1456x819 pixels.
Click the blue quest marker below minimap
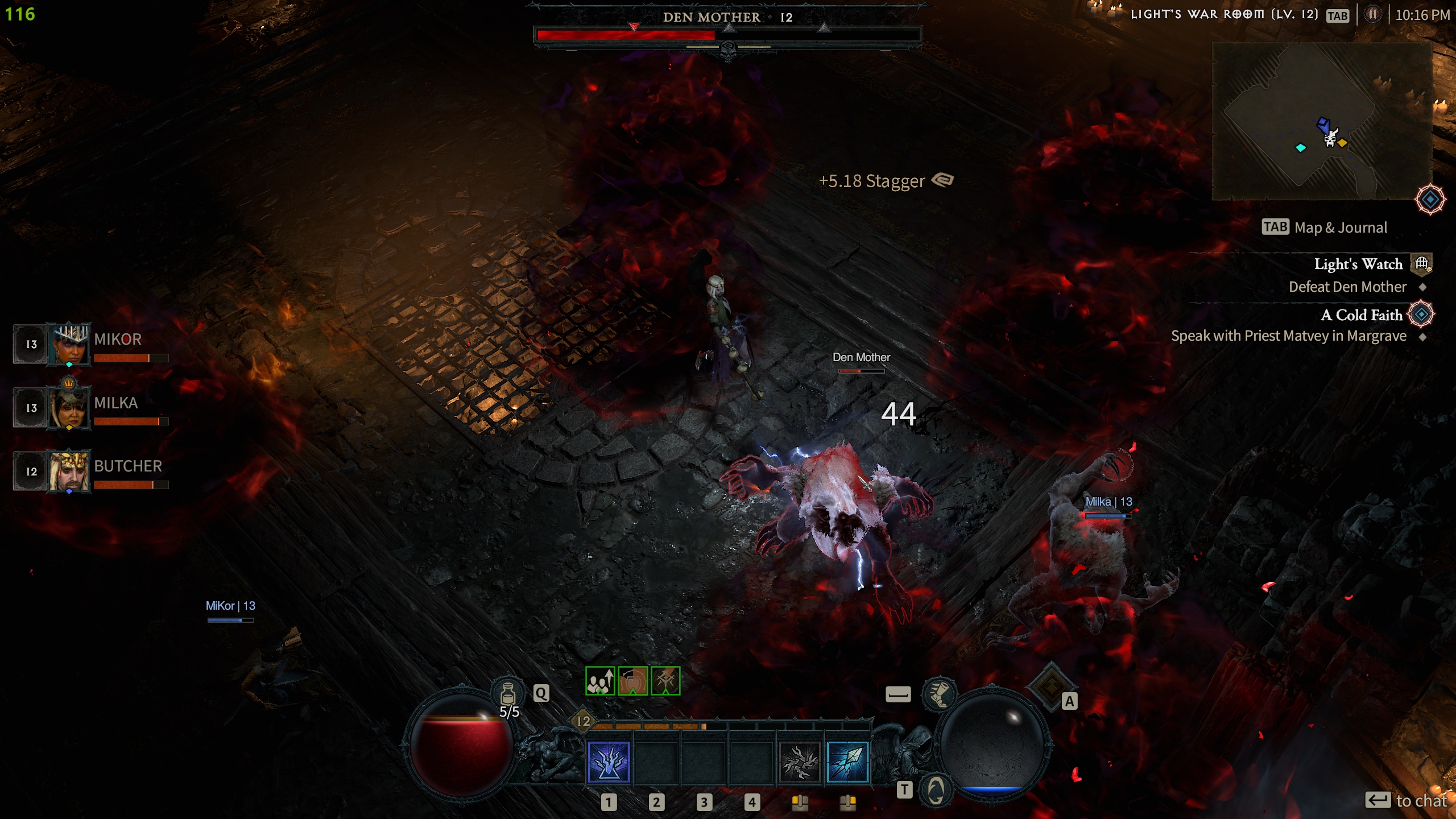[x=1430, y=200]
